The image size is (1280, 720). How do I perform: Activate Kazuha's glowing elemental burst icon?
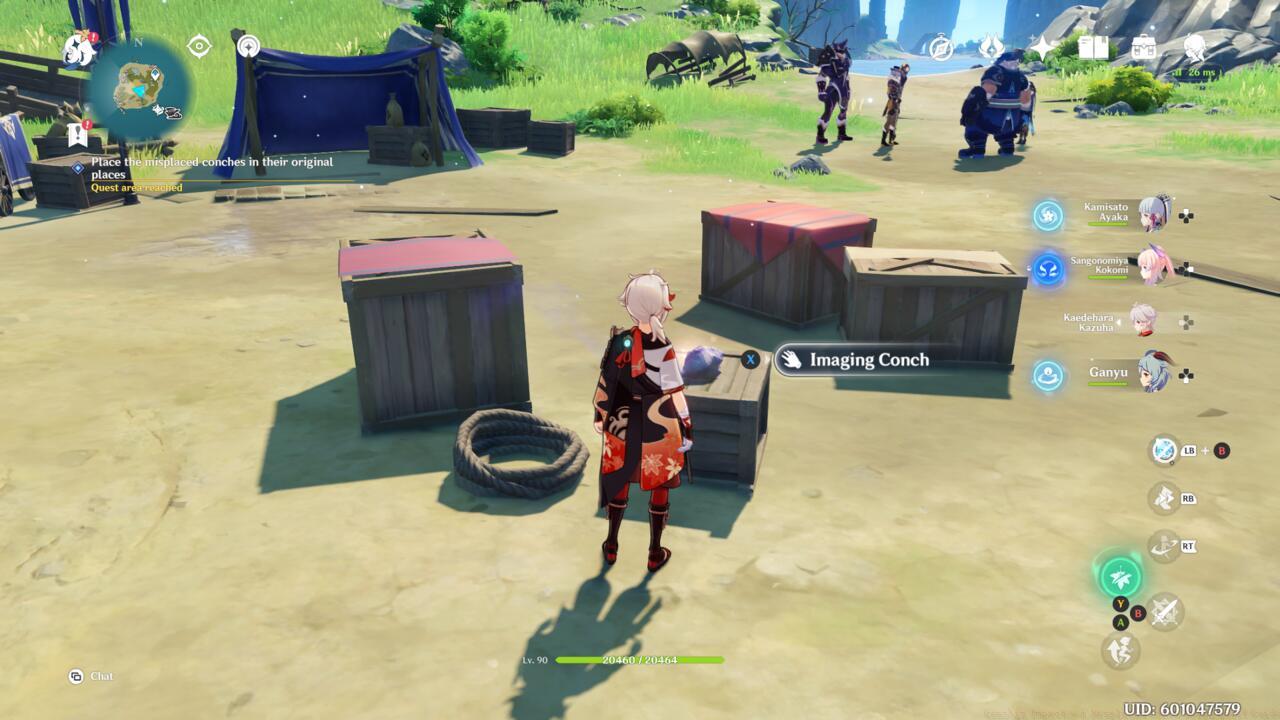click(x=1121, y=577)
